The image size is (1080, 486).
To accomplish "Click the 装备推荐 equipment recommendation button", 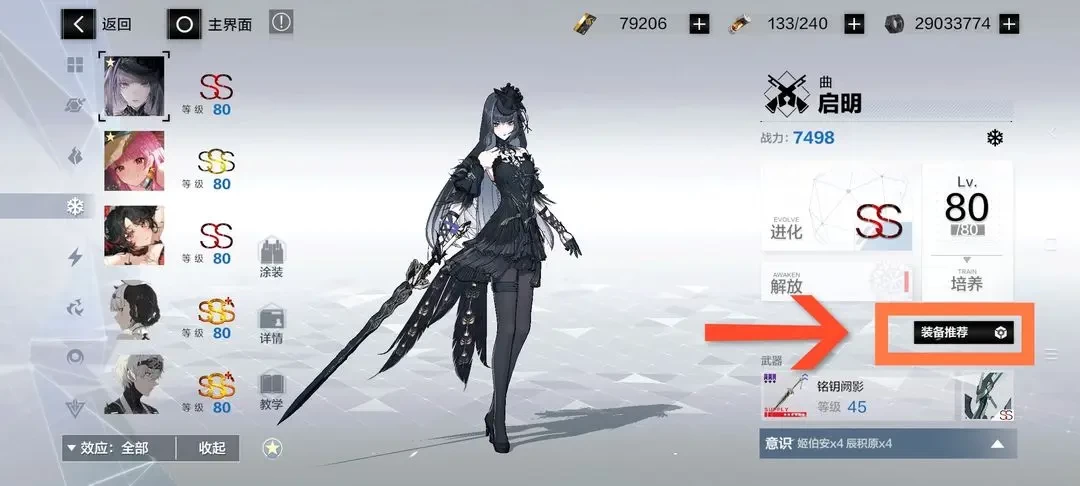I will (962, 333).
